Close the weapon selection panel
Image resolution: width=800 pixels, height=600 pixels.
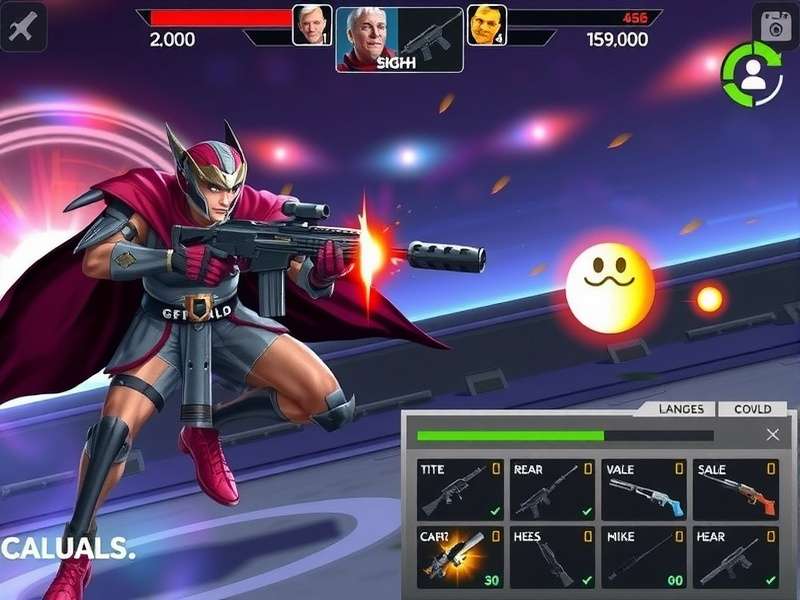click(772, 435)
